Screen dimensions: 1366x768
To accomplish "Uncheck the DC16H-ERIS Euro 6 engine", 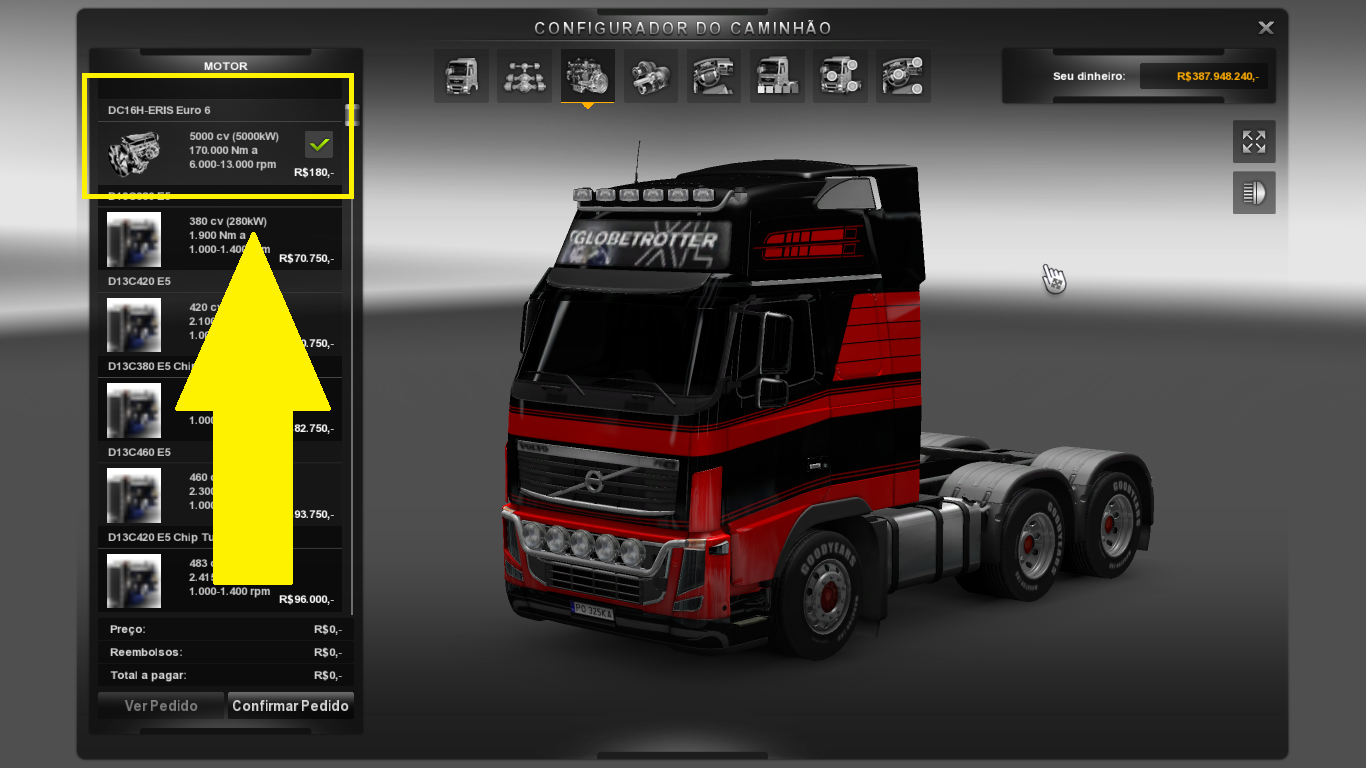I will [318, 144].
